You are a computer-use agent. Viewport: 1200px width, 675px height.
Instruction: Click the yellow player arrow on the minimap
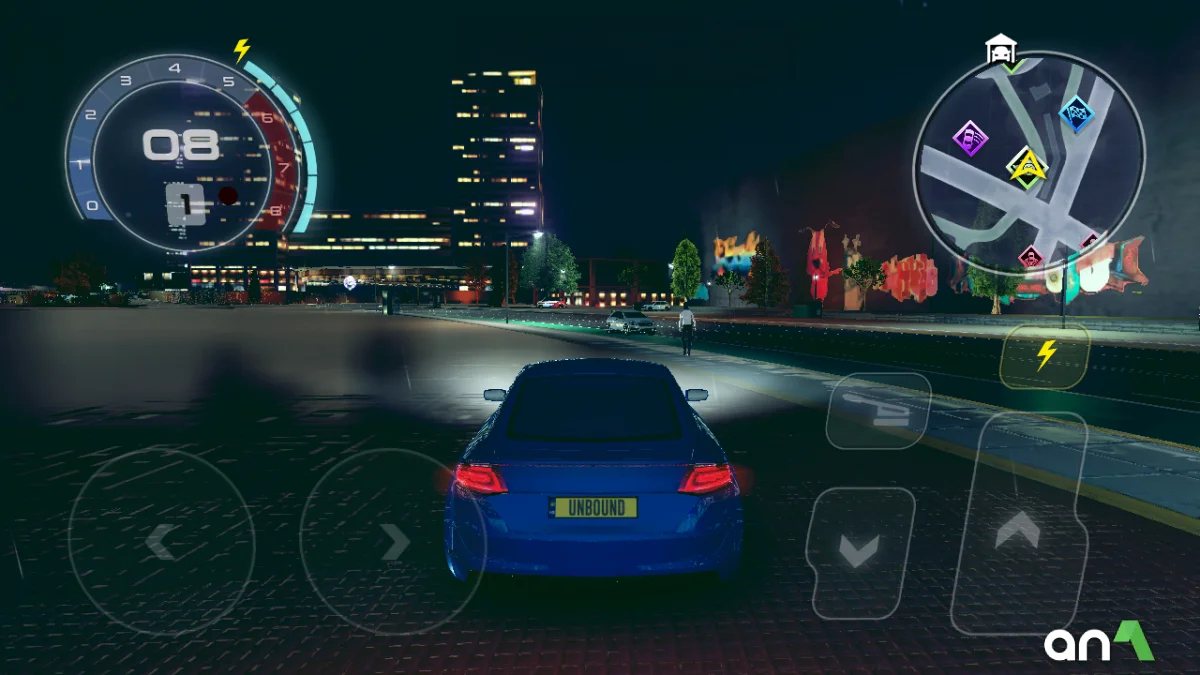click(1027, 169)
